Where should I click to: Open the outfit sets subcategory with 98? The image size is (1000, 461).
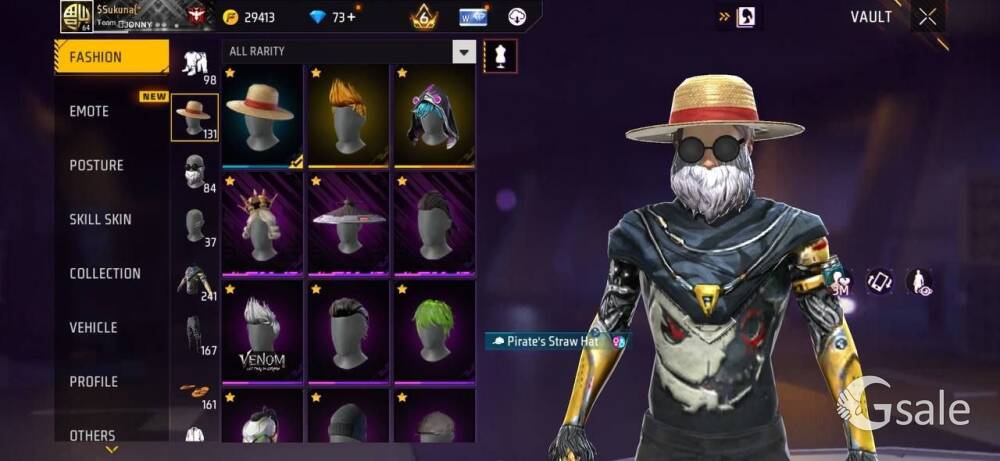click(x=195, y=65)
